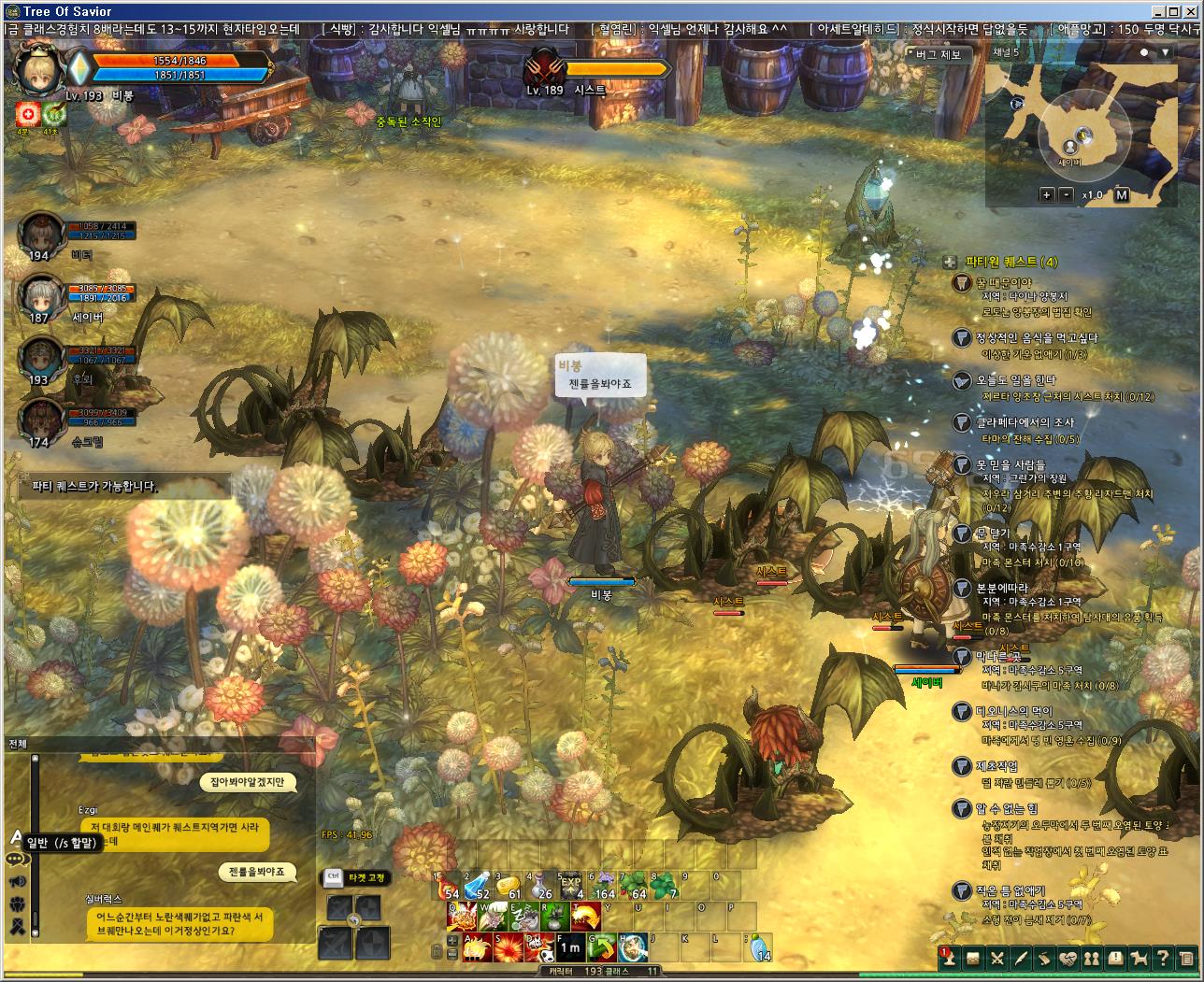Close the Tree Of Savior window
Viewport: 1204px width, 982px height.
pyautogui.click(x=1192, y=11)
